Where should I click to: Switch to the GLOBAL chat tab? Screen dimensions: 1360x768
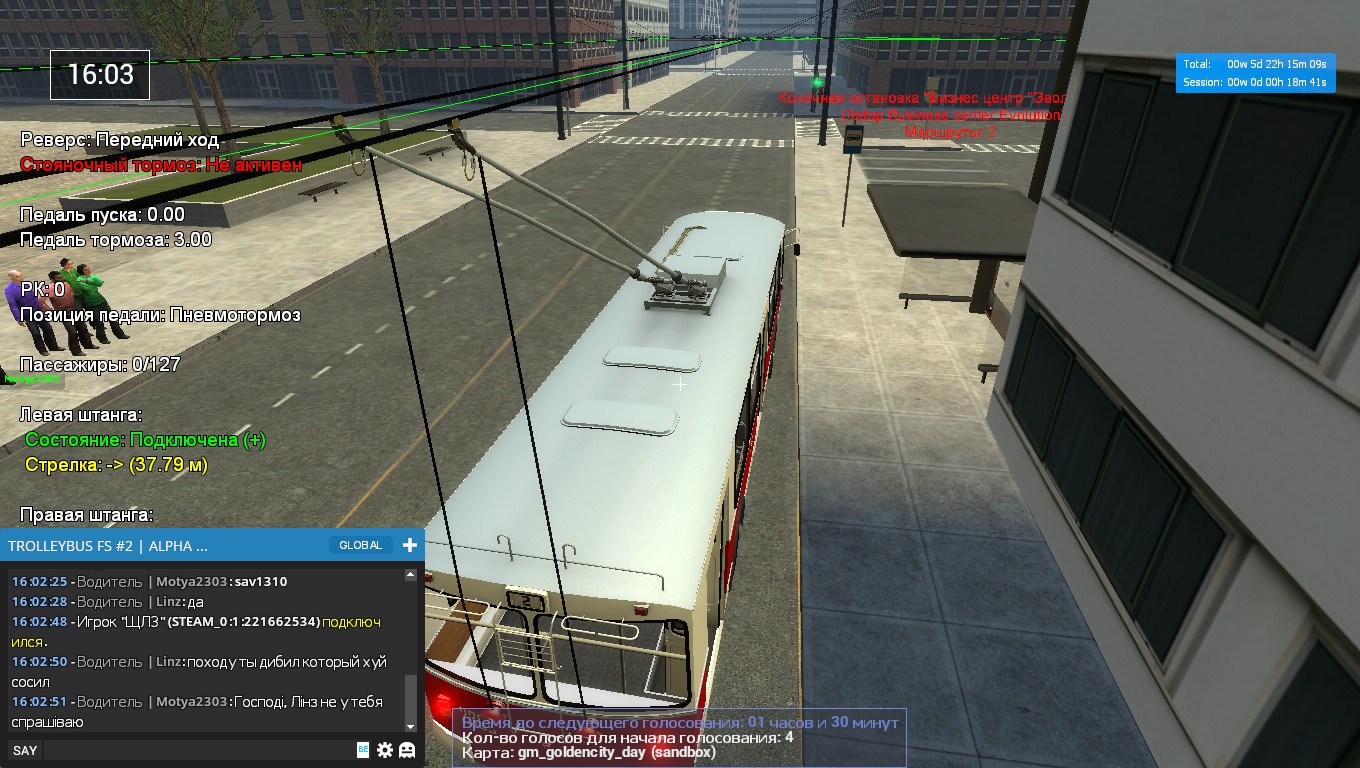360,545
